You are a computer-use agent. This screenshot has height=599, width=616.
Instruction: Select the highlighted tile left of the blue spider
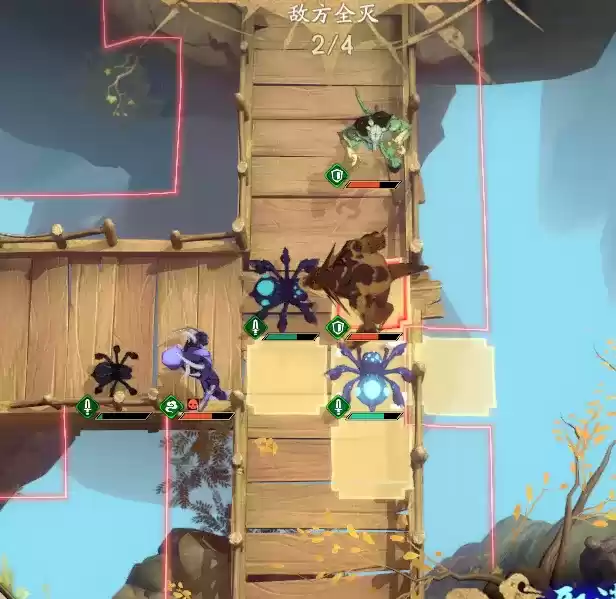[x=286, y=378]
